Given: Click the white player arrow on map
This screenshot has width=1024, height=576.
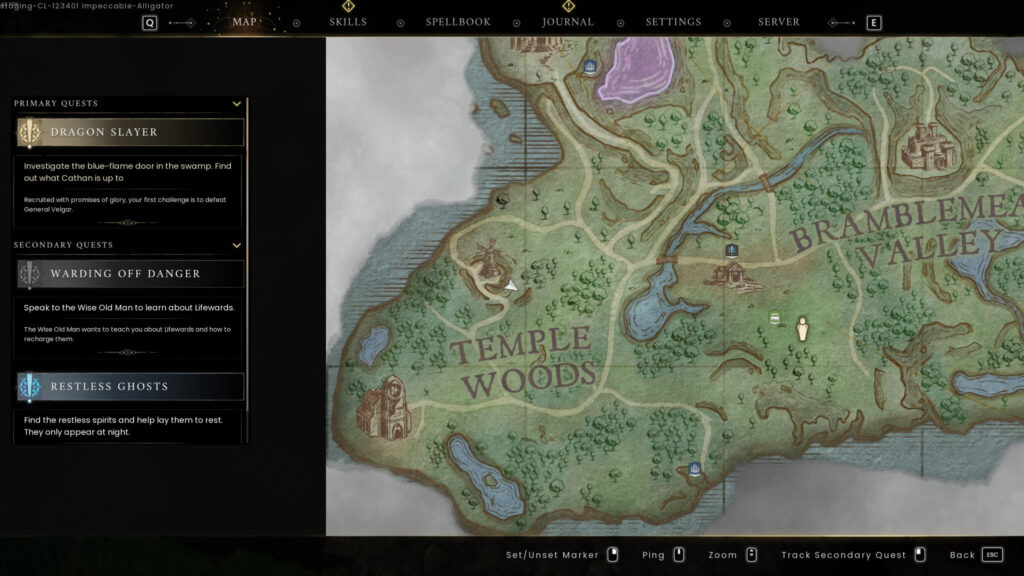Looking at the screenshot, I should coord(511,286).
